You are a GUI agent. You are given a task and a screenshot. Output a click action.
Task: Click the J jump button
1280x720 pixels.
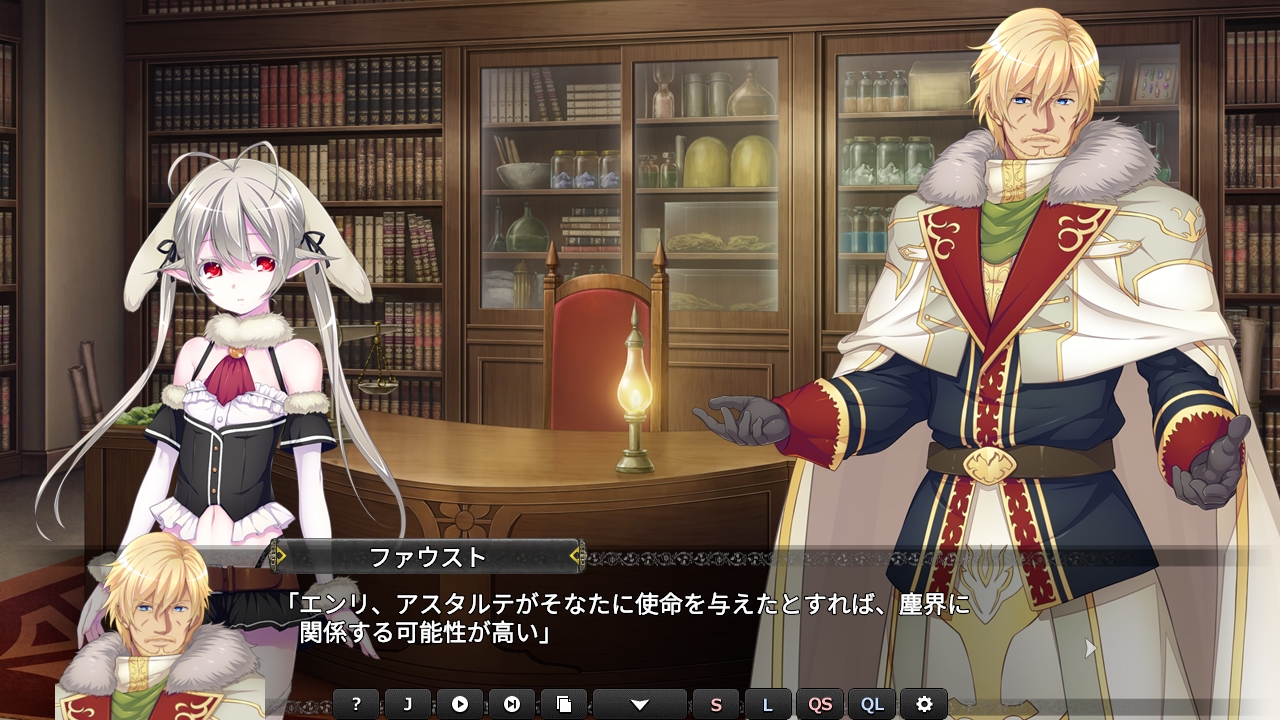(x=408, y=704)
